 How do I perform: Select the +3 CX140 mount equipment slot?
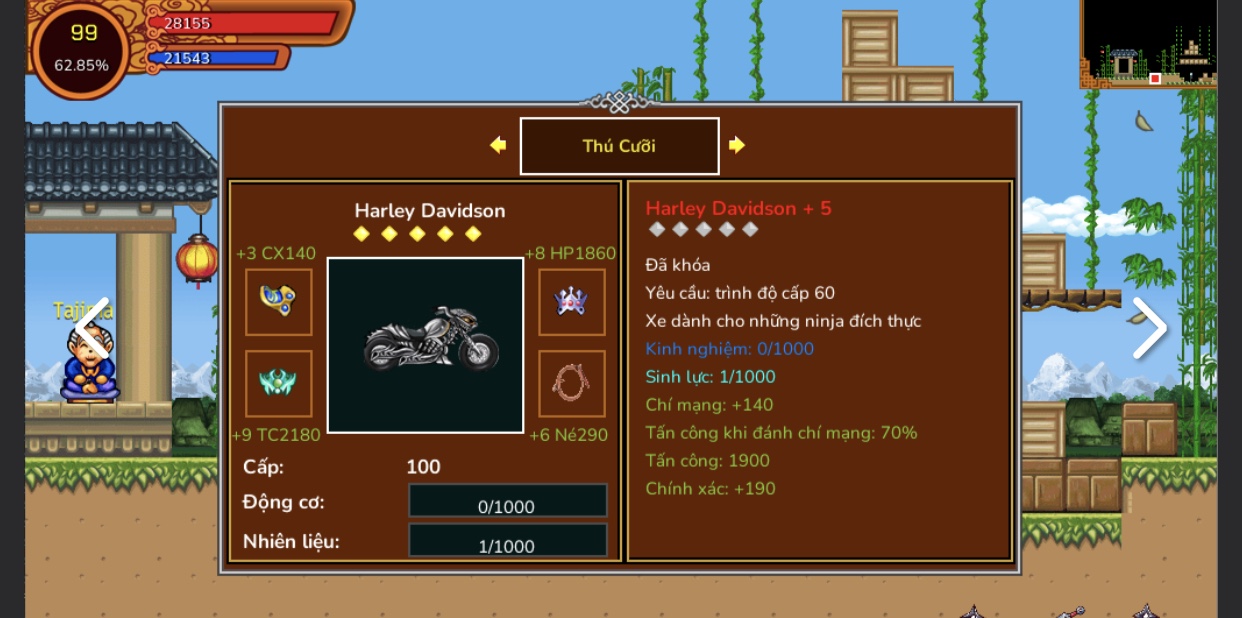tap(279, 302)
